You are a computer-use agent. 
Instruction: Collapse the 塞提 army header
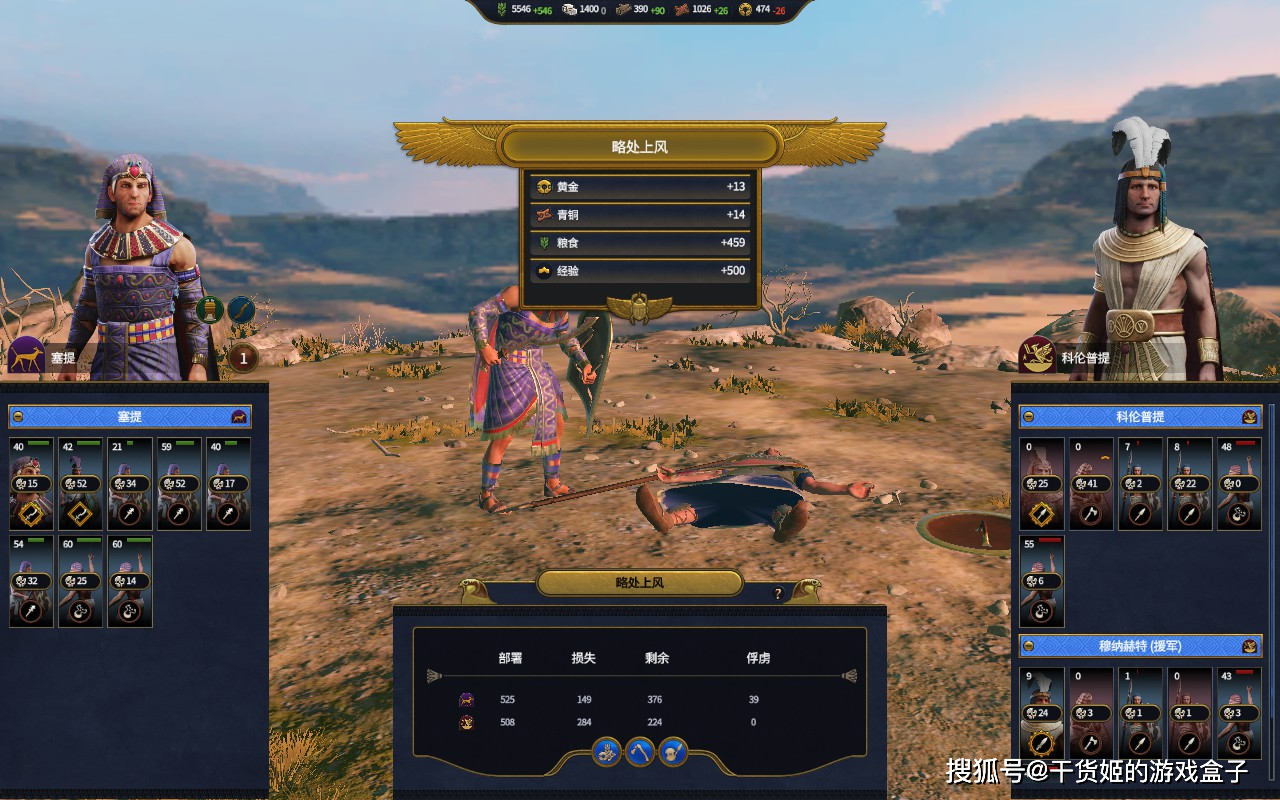tap(18, 416)
